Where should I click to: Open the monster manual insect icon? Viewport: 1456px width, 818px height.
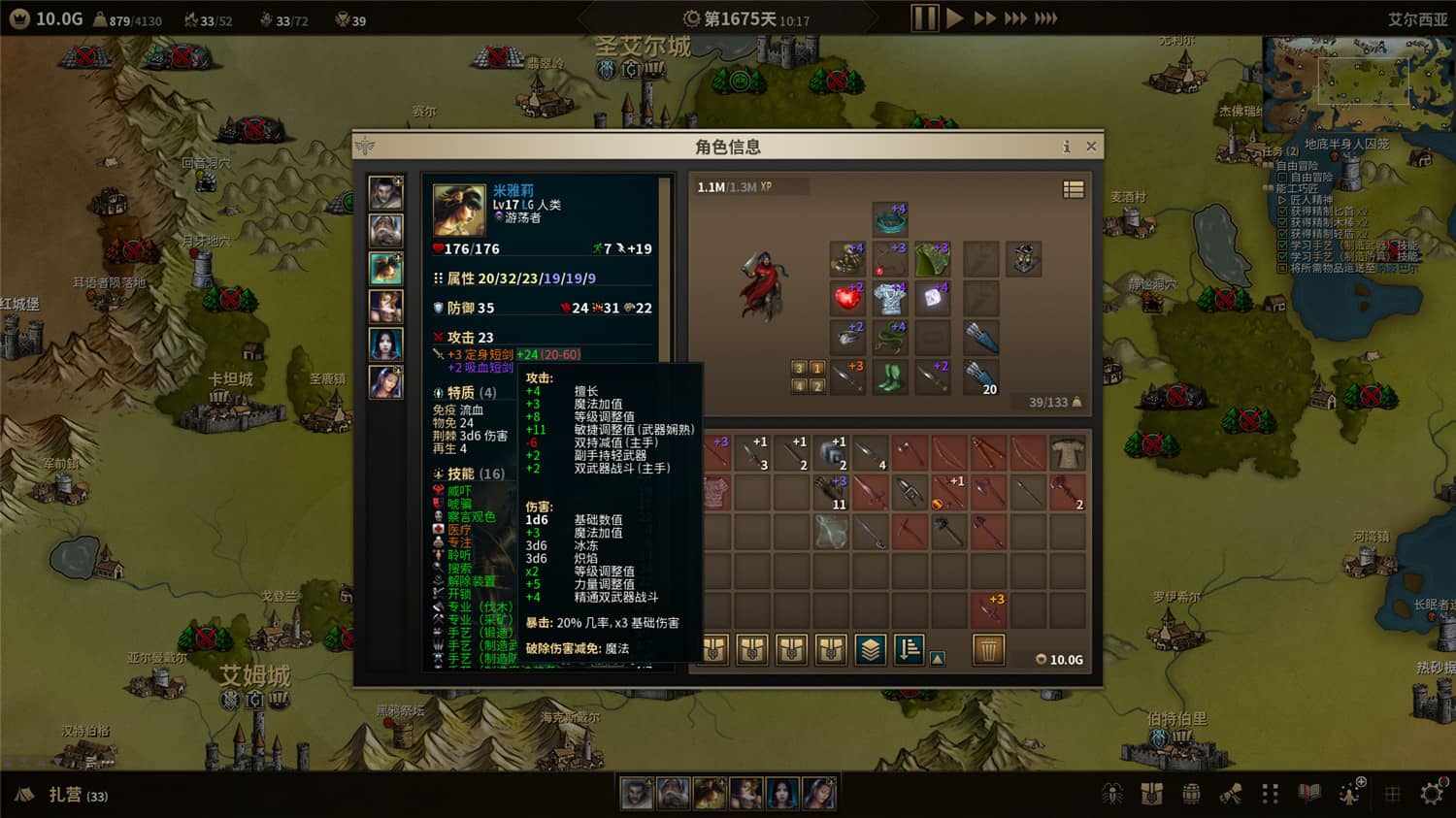pyautogui.click(x=1113, y=794)
